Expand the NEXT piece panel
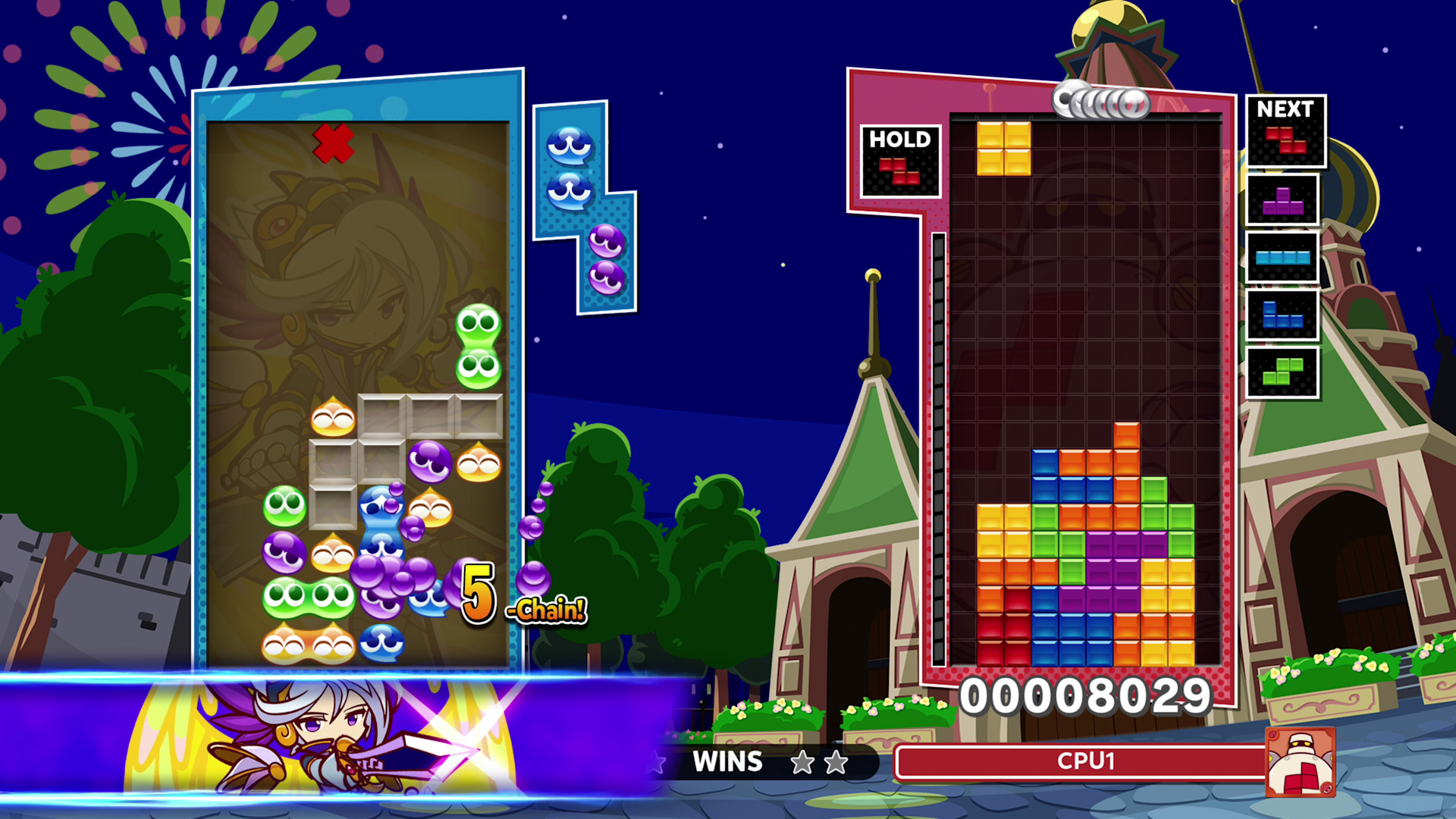This screenshot has width=1456, height=819. coord(1285,109)
